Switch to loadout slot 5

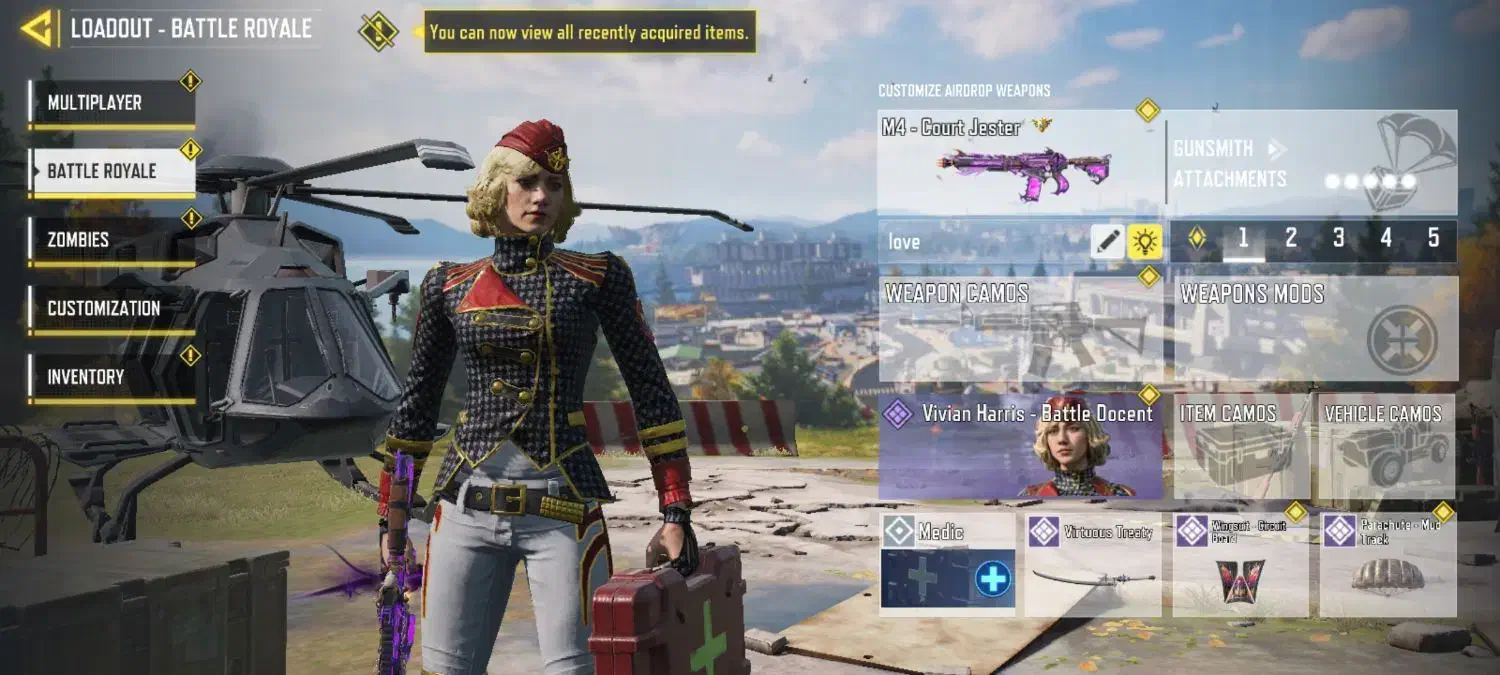click(1433, 239)
